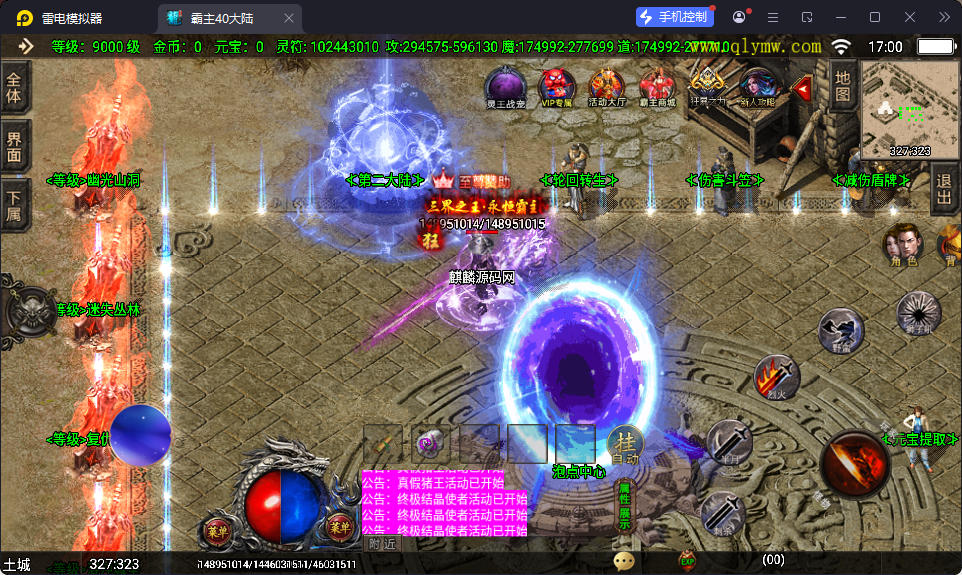962x575 pixels.
Task: Use the 刺杀 thrust skill
Action: click(723, 512)
